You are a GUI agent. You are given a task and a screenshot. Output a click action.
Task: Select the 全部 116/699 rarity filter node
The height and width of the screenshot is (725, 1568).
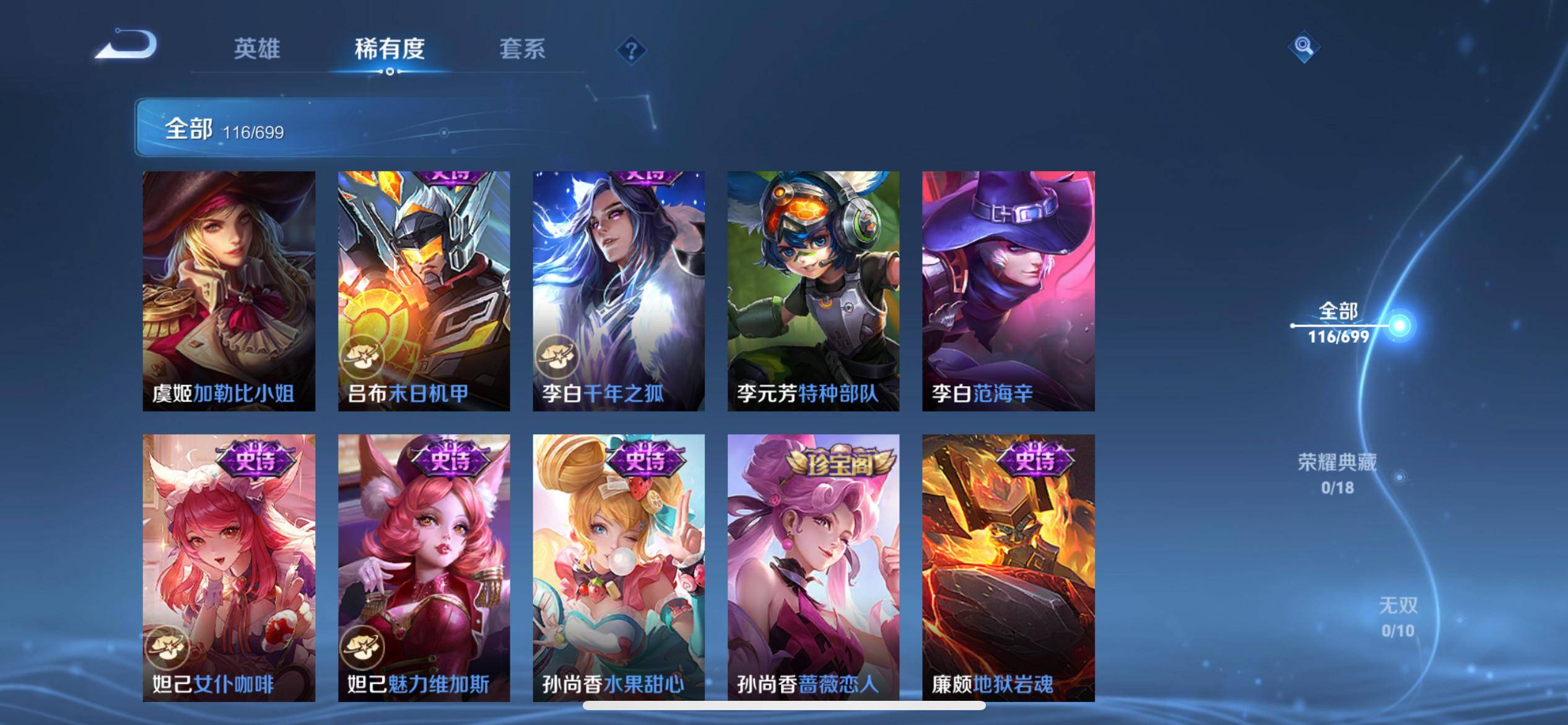(1339, 323)
